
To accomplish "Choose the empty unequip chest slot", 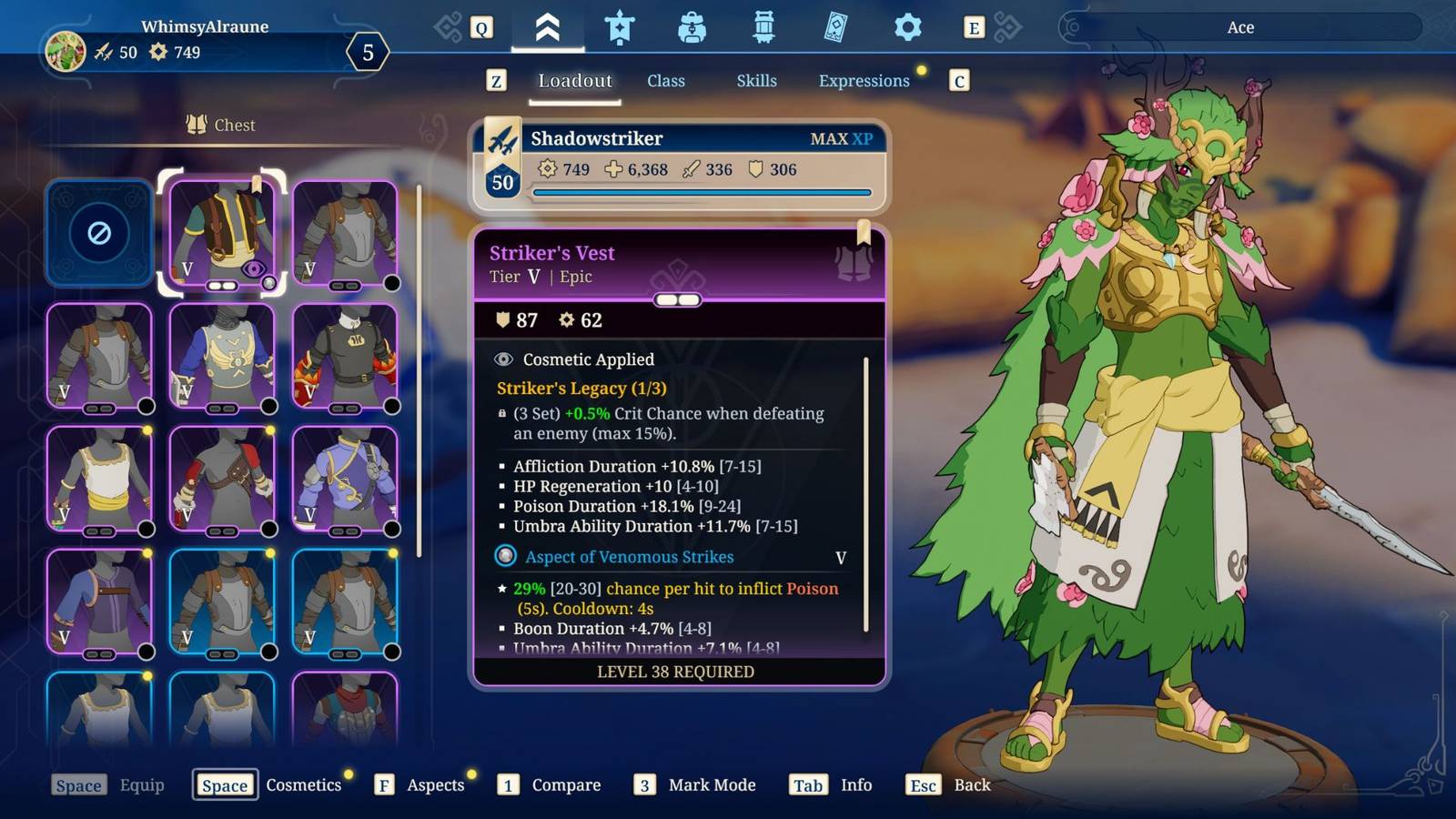I will [99, 233].
